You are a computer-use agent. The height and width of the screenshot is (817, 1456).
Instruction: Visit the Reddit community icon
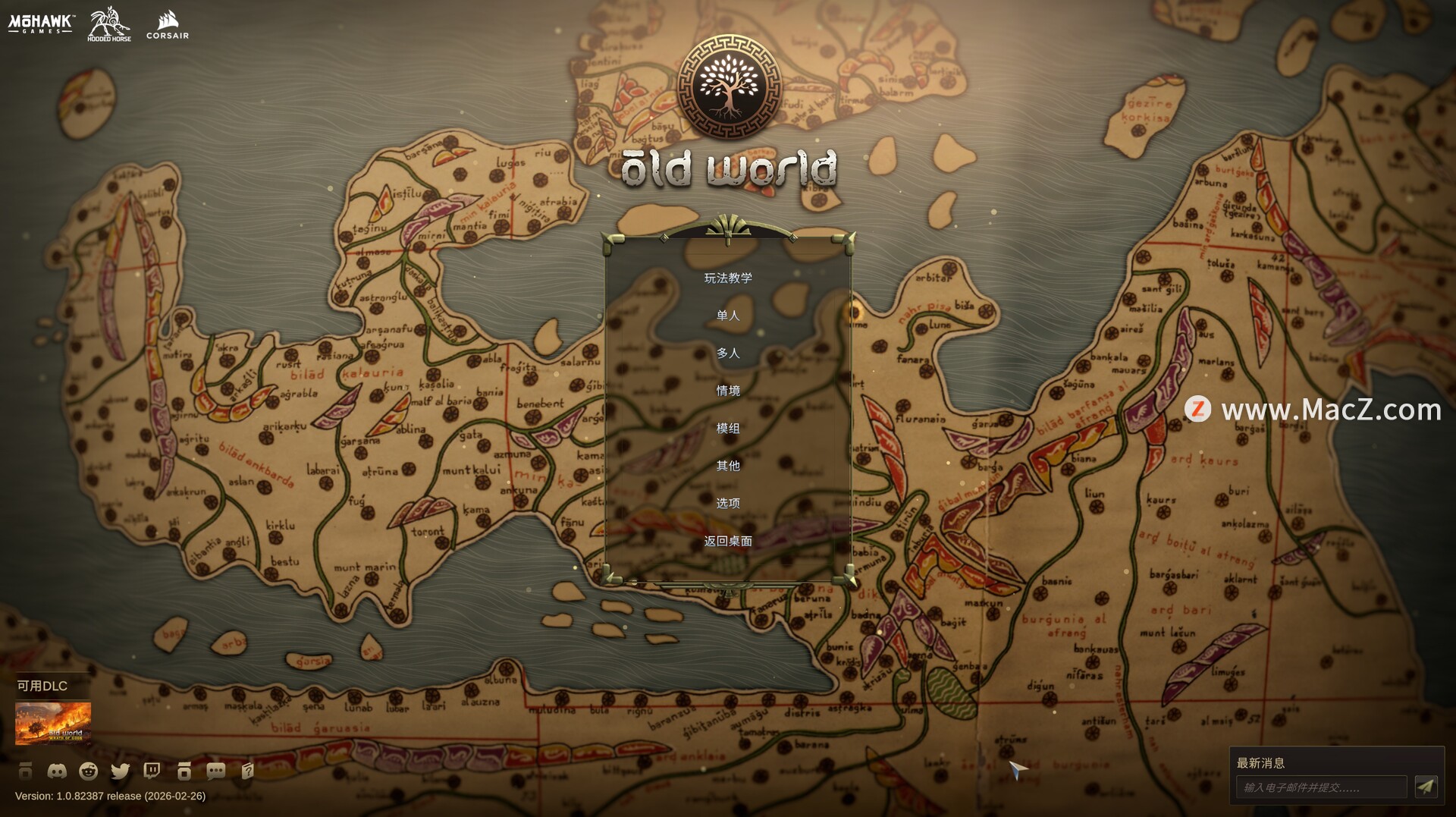pos(89,771)
